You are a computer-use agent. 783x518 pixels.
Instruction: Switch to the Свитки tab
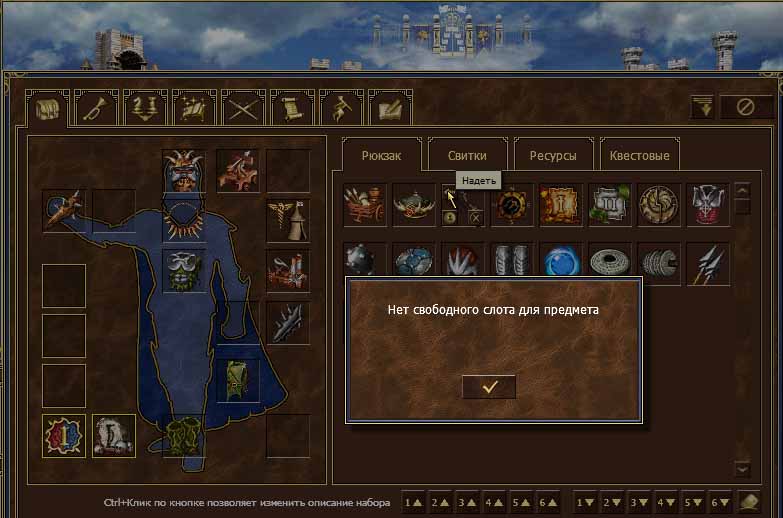[x=467, y=155]
